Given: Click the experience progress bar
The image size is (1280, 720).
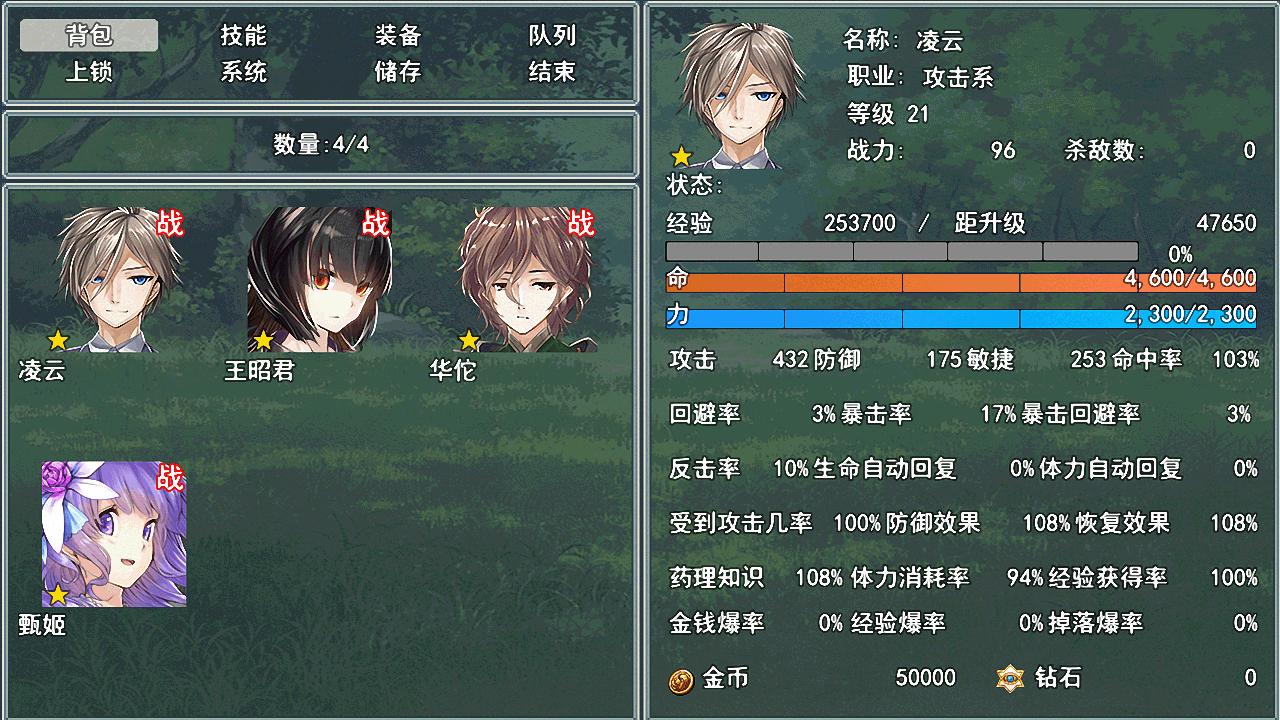Looking at the screenshot, I should pyautogui.click(x=900, y=251).
